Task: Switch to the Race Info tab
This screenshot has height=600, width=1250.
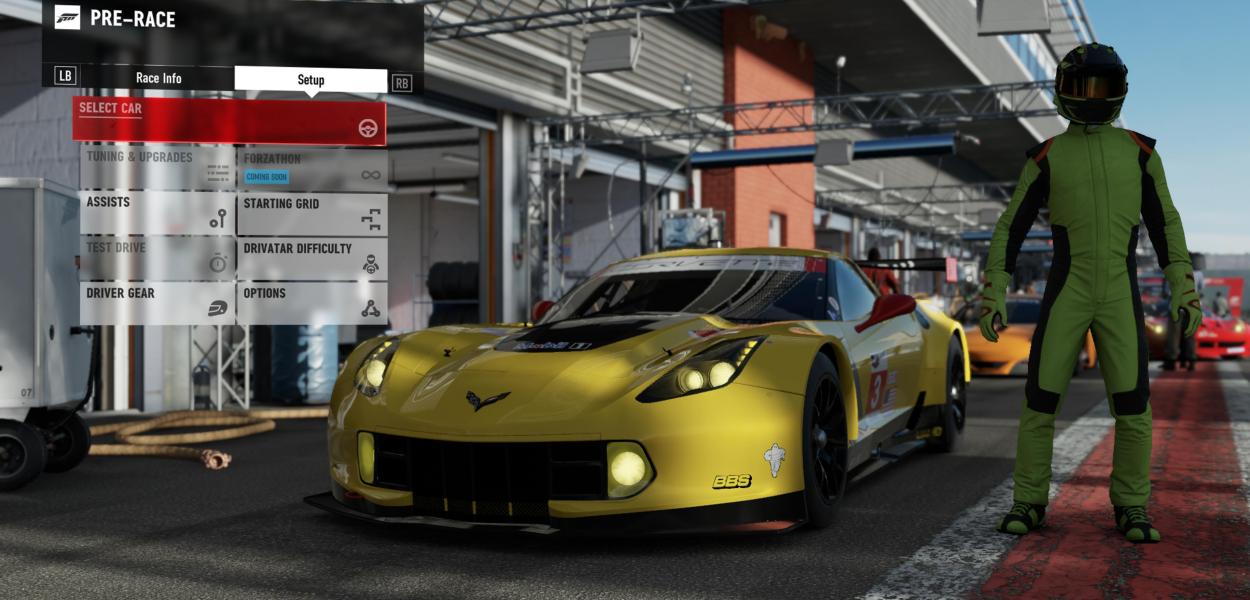Action: pos(158,79)
